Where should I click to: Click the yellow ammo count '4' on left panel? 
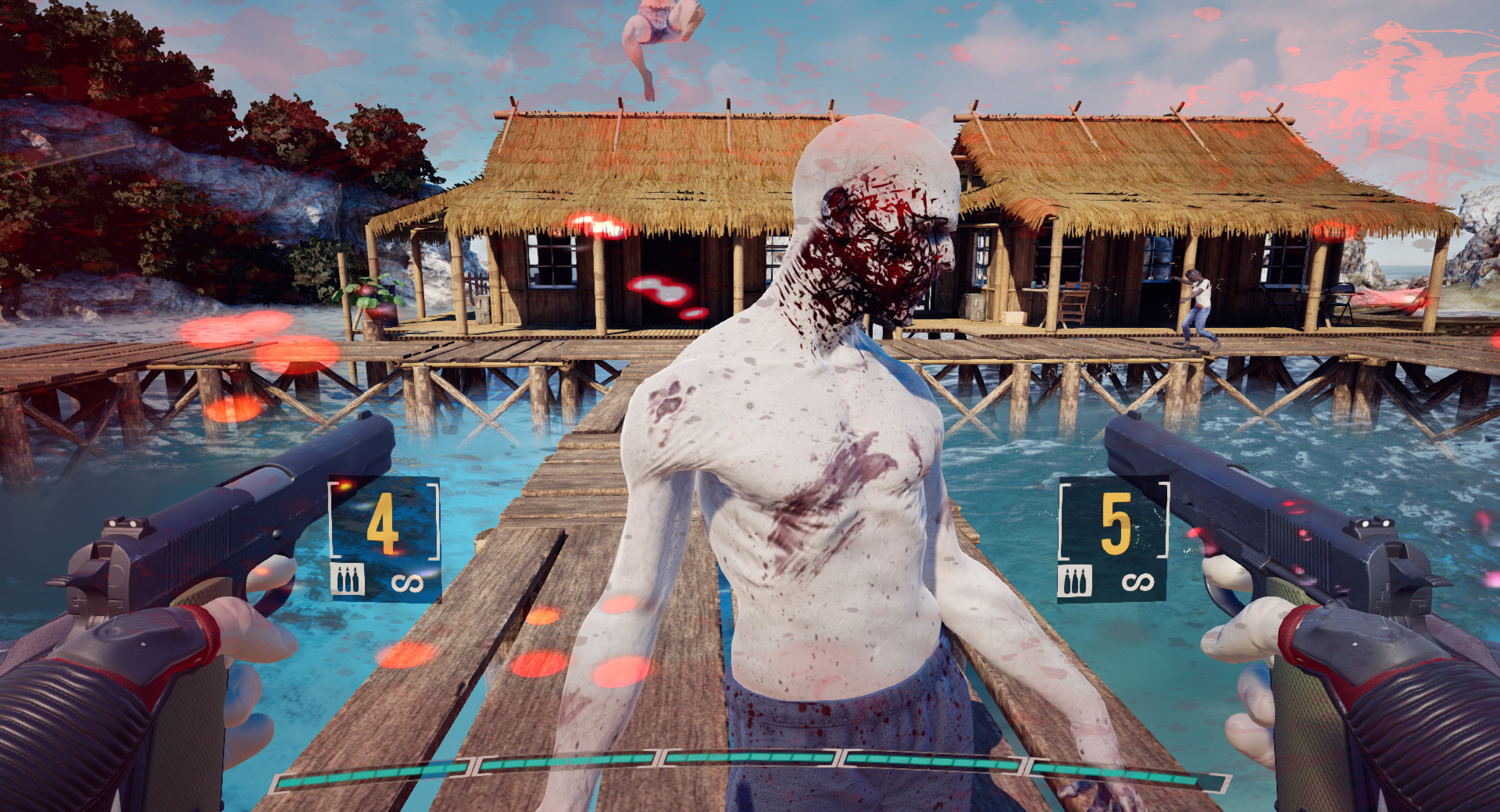point(384,523)
